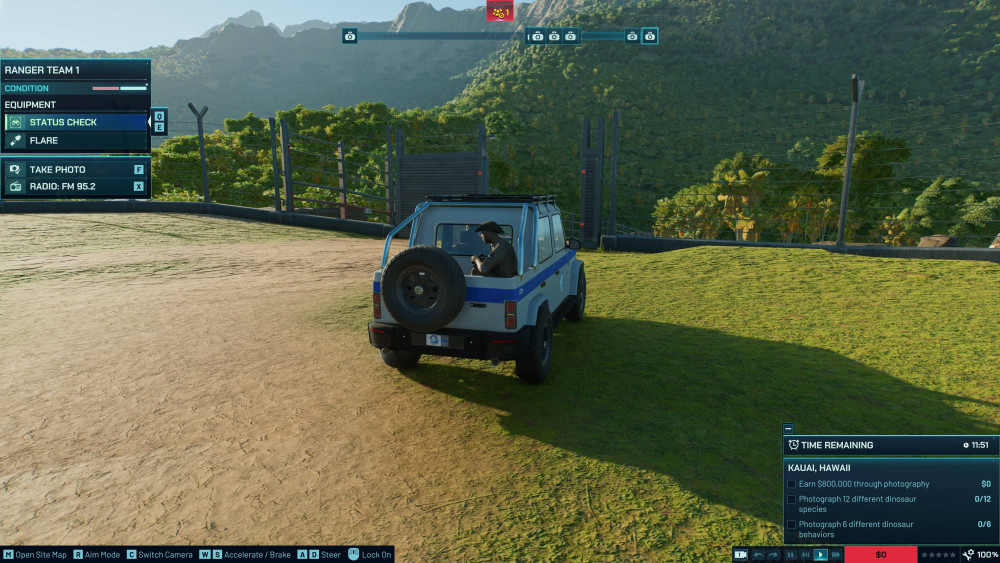This screenshot has width=1000, height=563.
Task: Set the game to normal play speed
Action: (821, 554)
